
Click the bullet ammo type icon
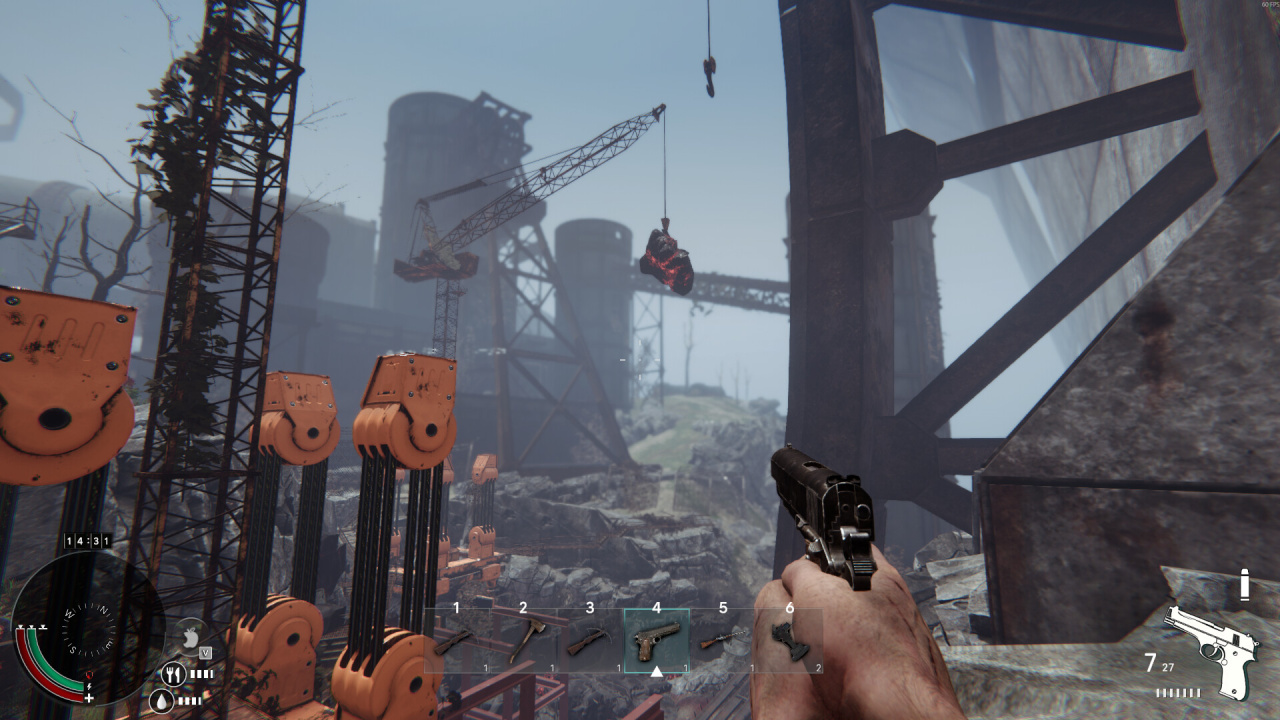pyautogui.click(x=1245, y=585)
